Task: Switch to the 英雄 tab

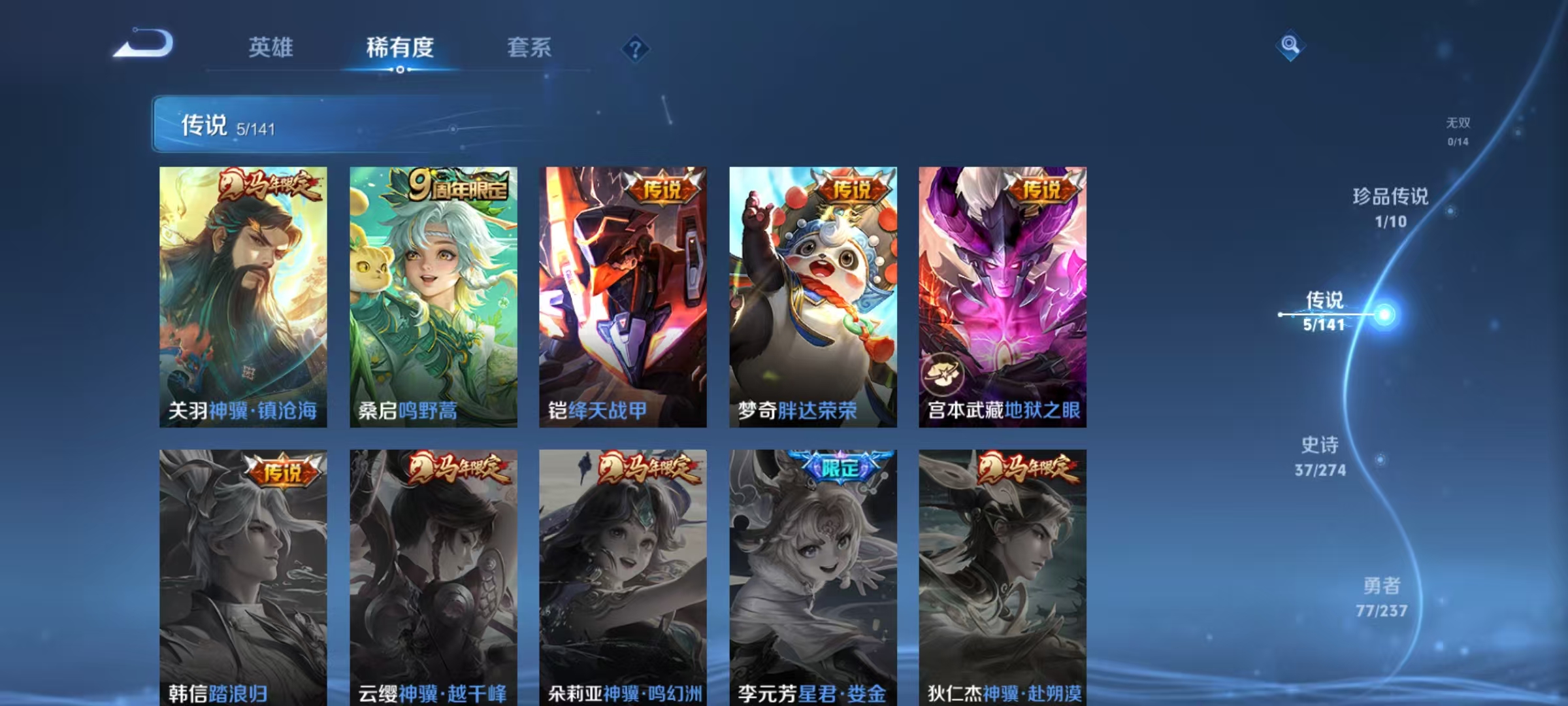Action: (270, 47)
